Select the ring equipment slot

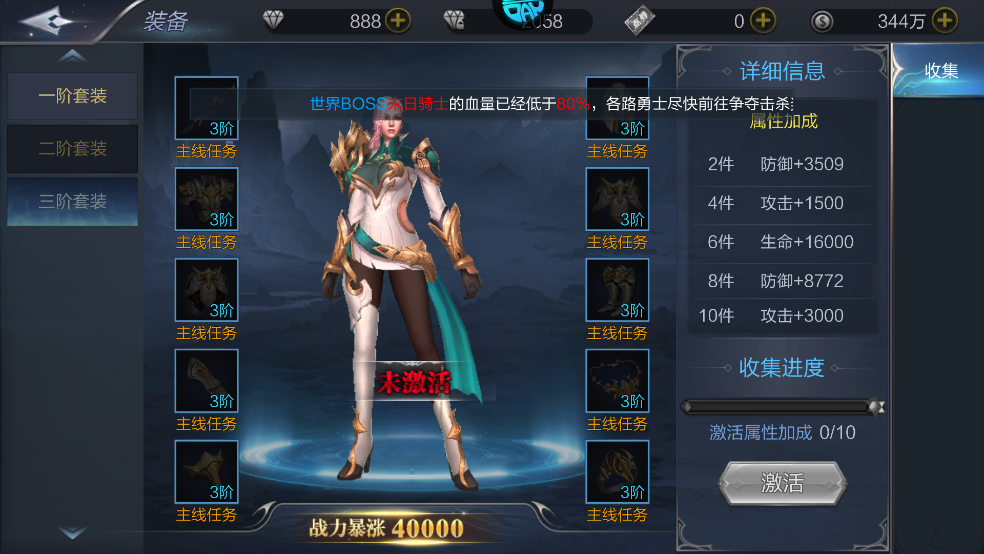(617, 472)
